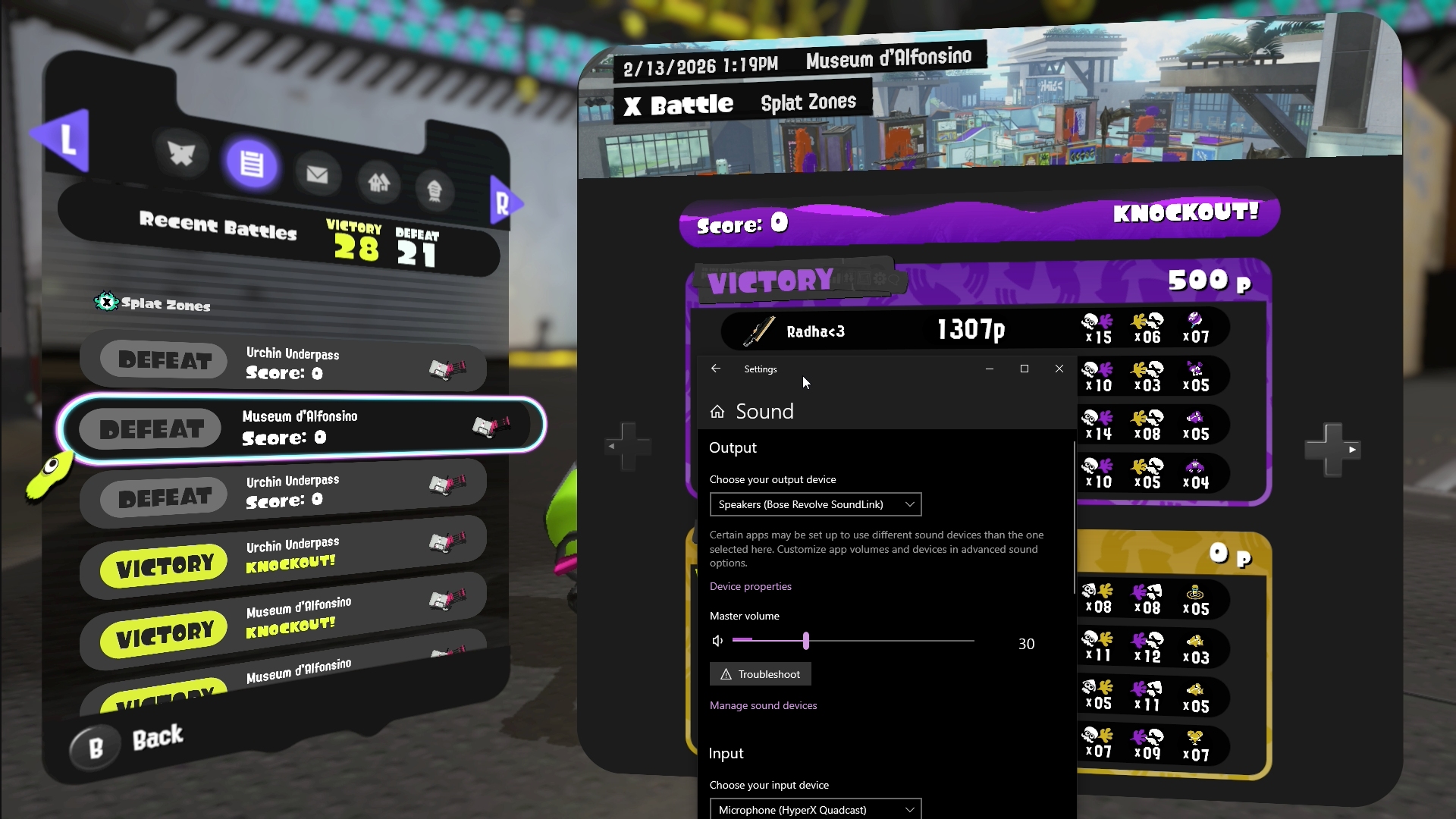Open the Manage sound devices link
Image resolution: width=1456 pixels, height=819 pixels.
click(763, 705)
